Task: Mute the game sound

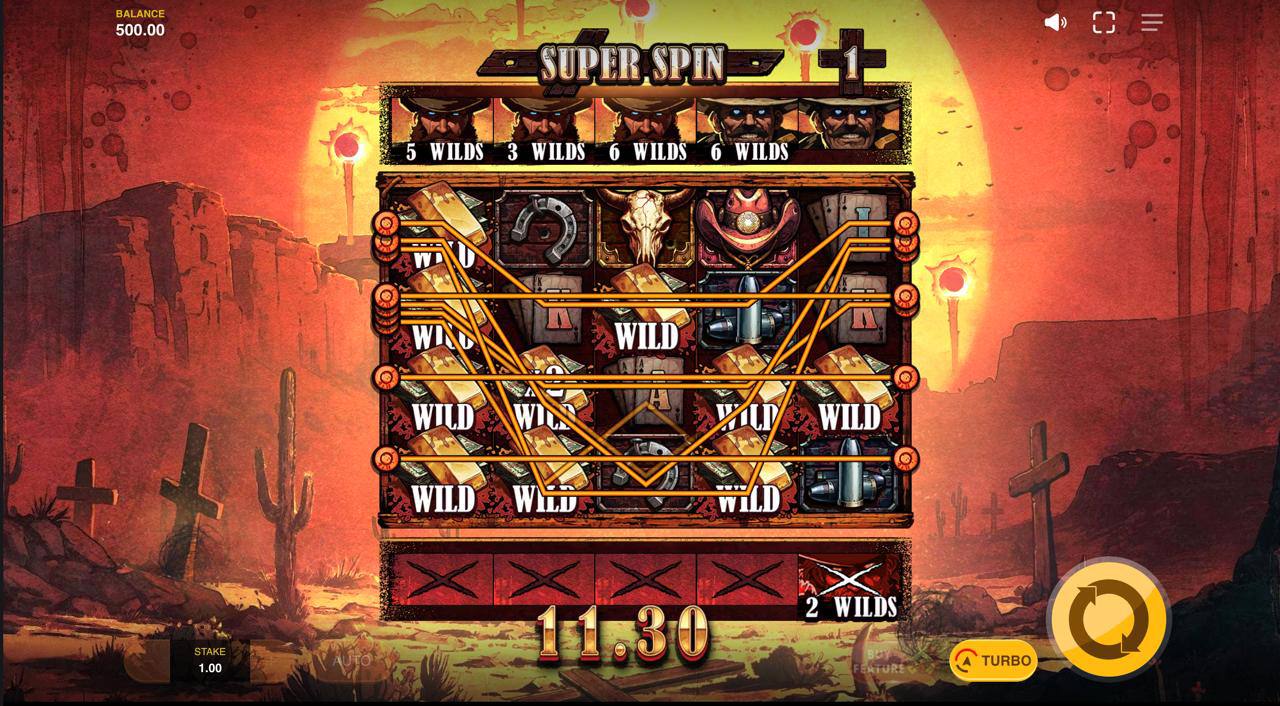Action: pyautogui.click(x=1055, y=22)
